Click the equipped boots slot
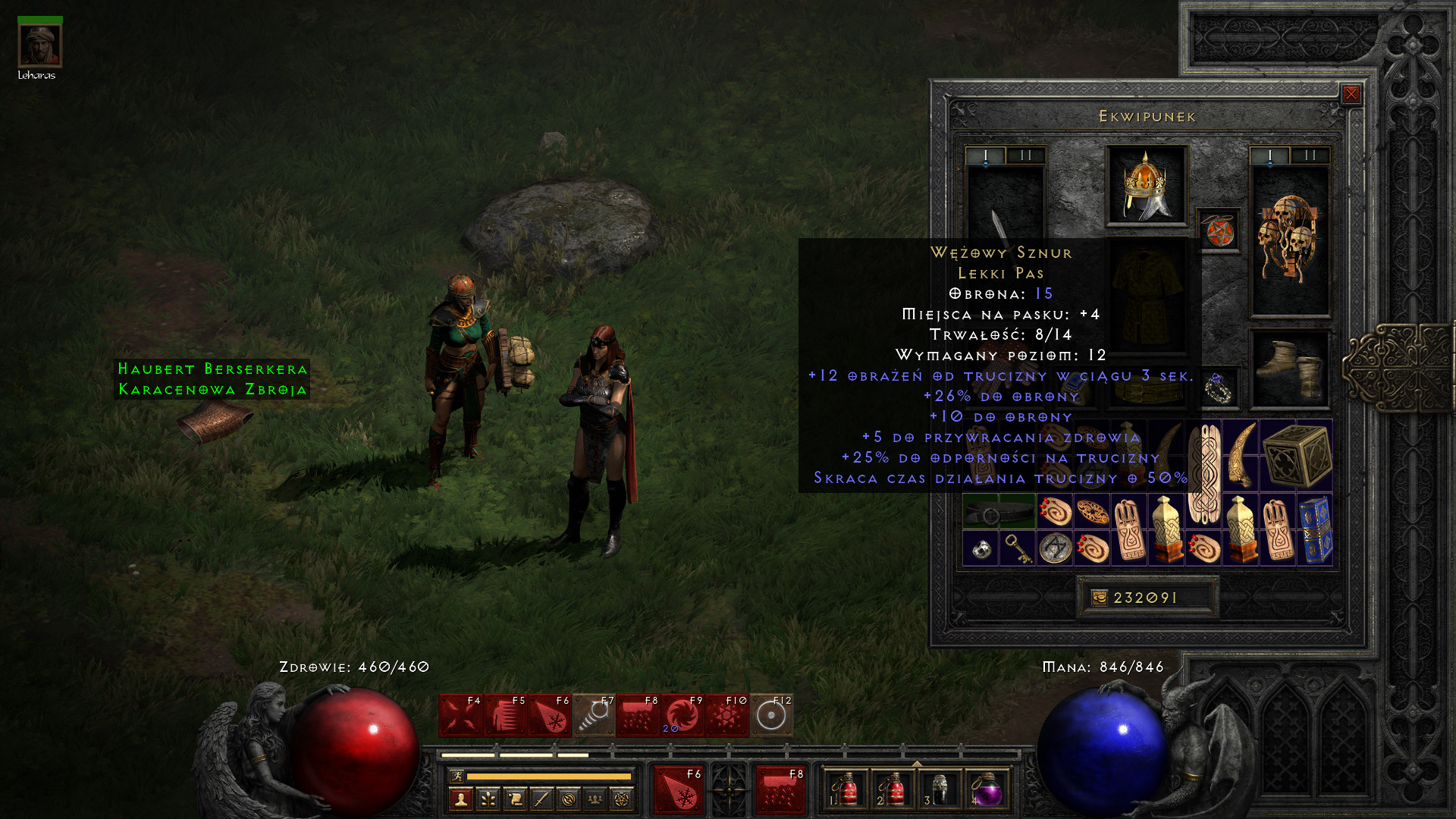Viewport: 1456px width, 819px height. click(x=1289, y=369)
